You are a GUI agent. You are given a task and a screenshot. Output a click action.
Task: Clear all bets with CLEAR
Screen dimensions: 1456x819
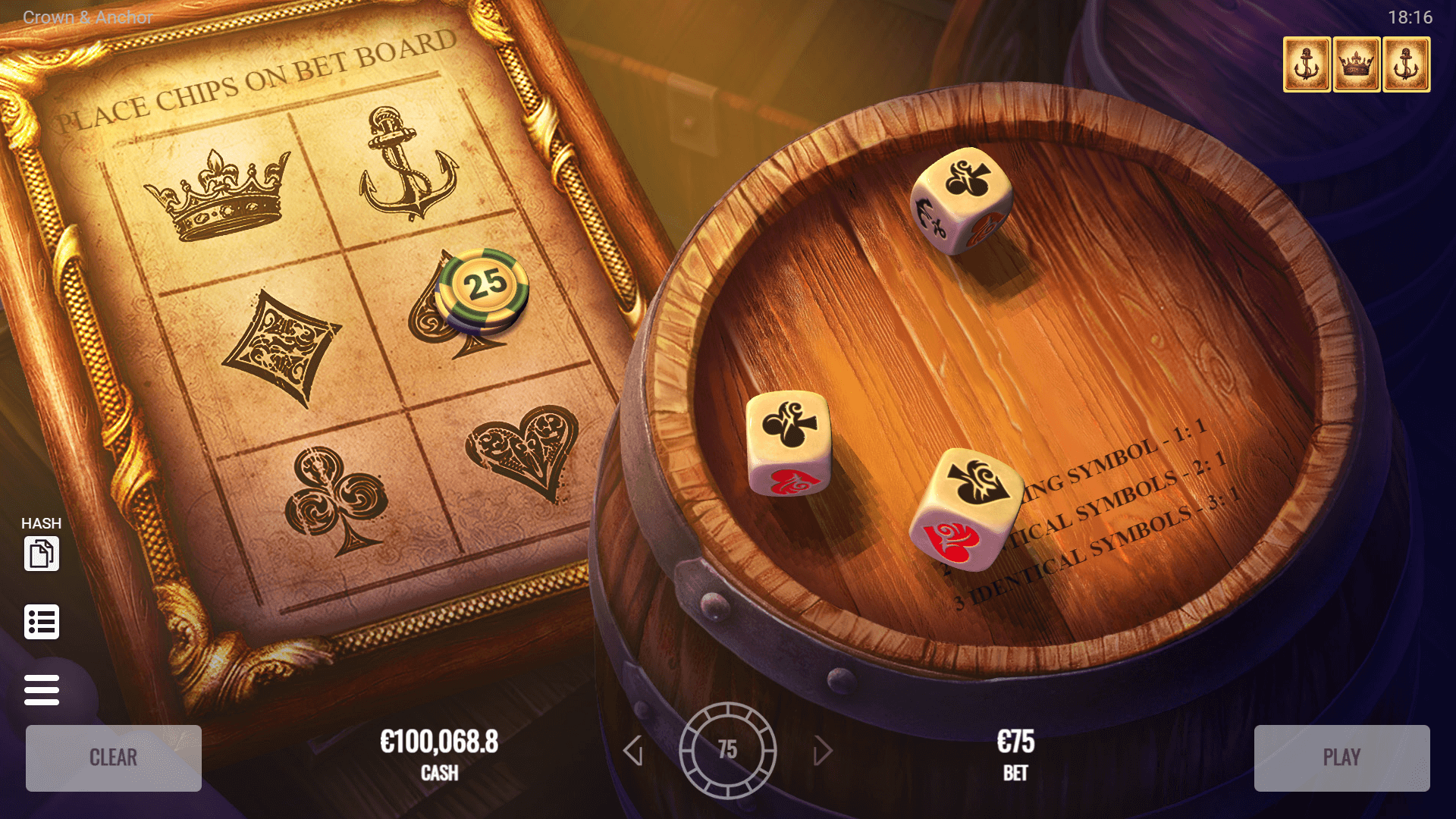tap(114, 758)
